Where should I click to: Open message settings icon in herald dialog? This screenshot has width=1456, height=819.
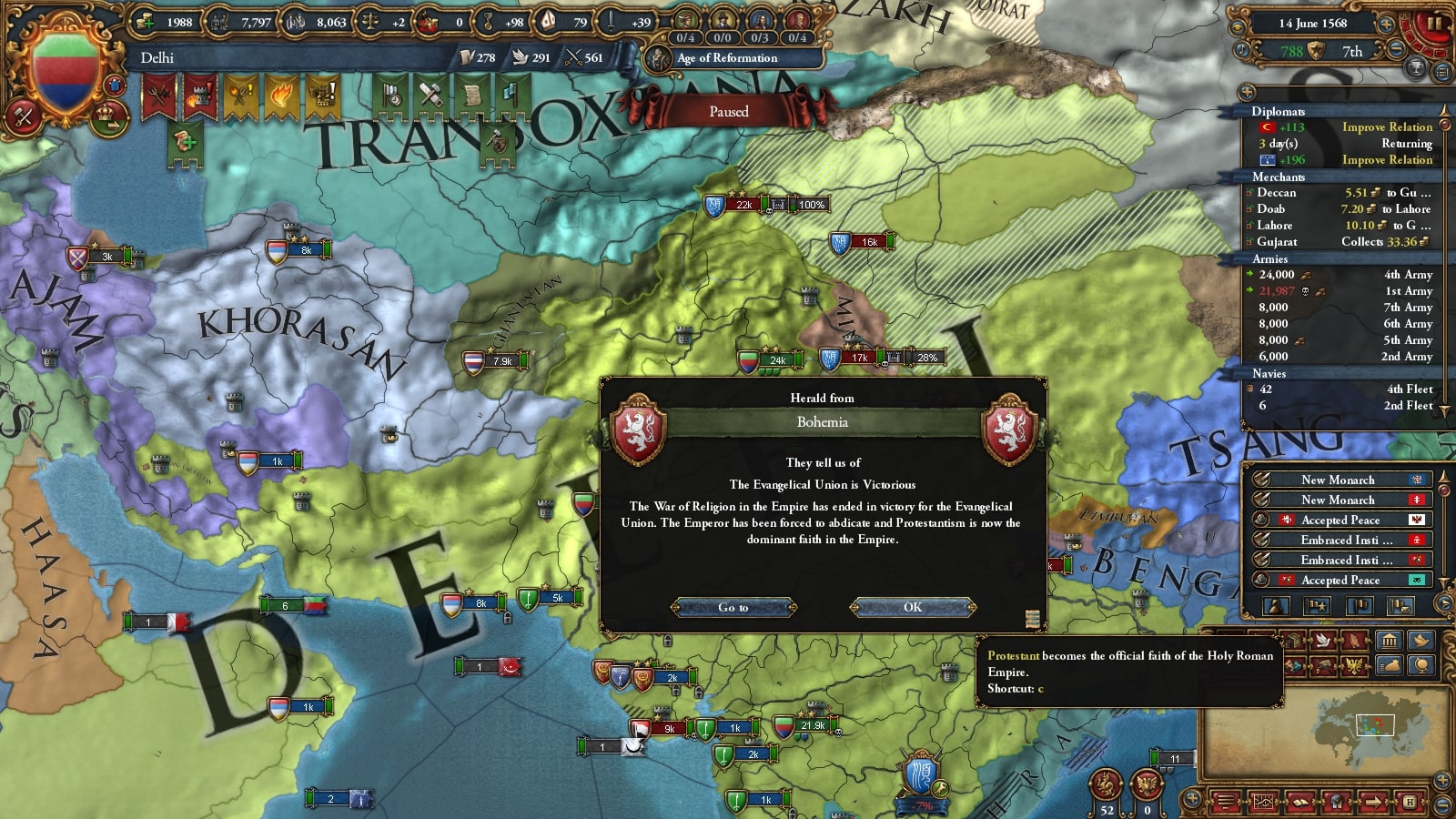coord(1032,619)
